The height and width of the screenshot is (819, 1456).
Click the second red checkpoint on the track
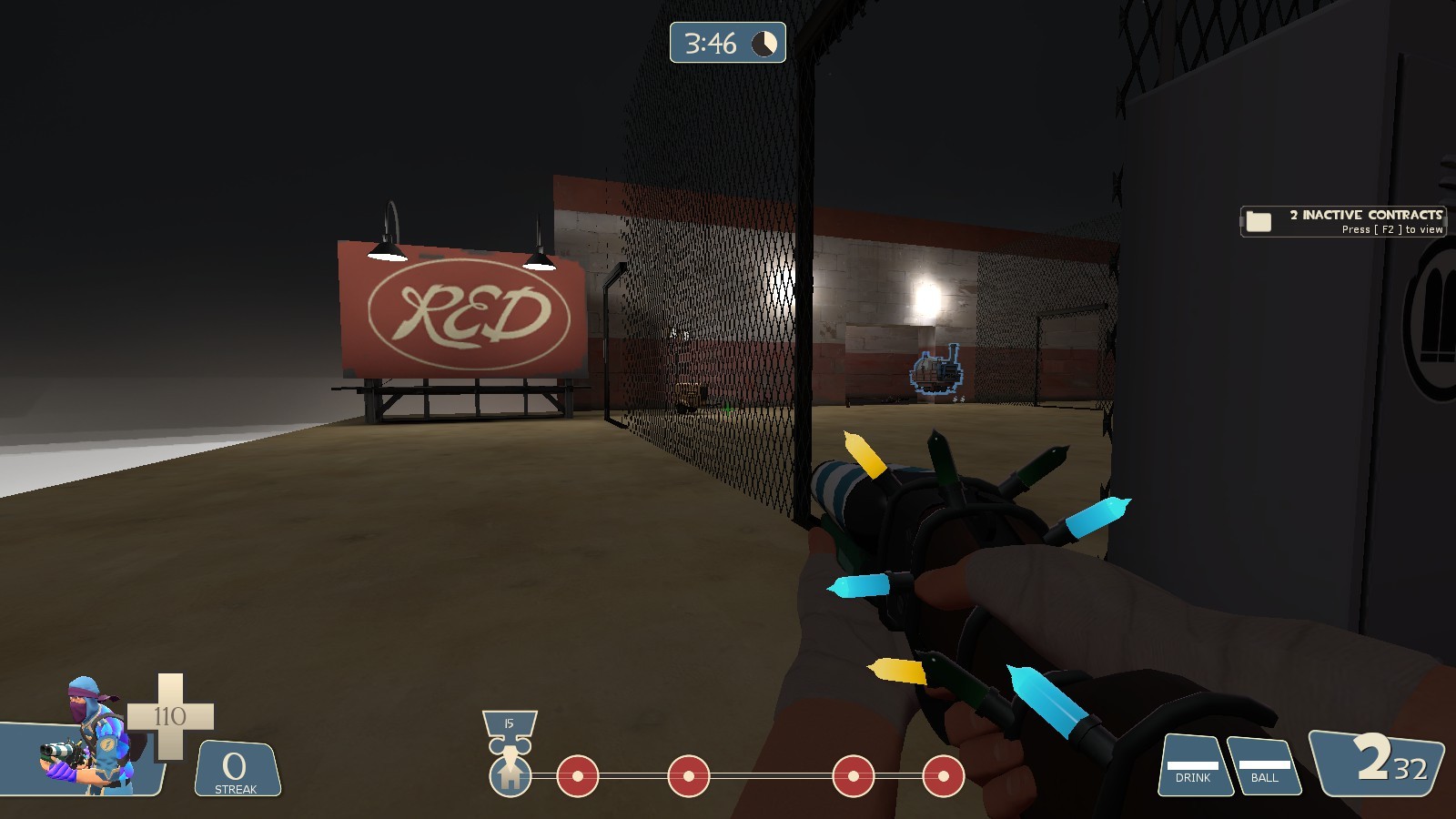687,776
